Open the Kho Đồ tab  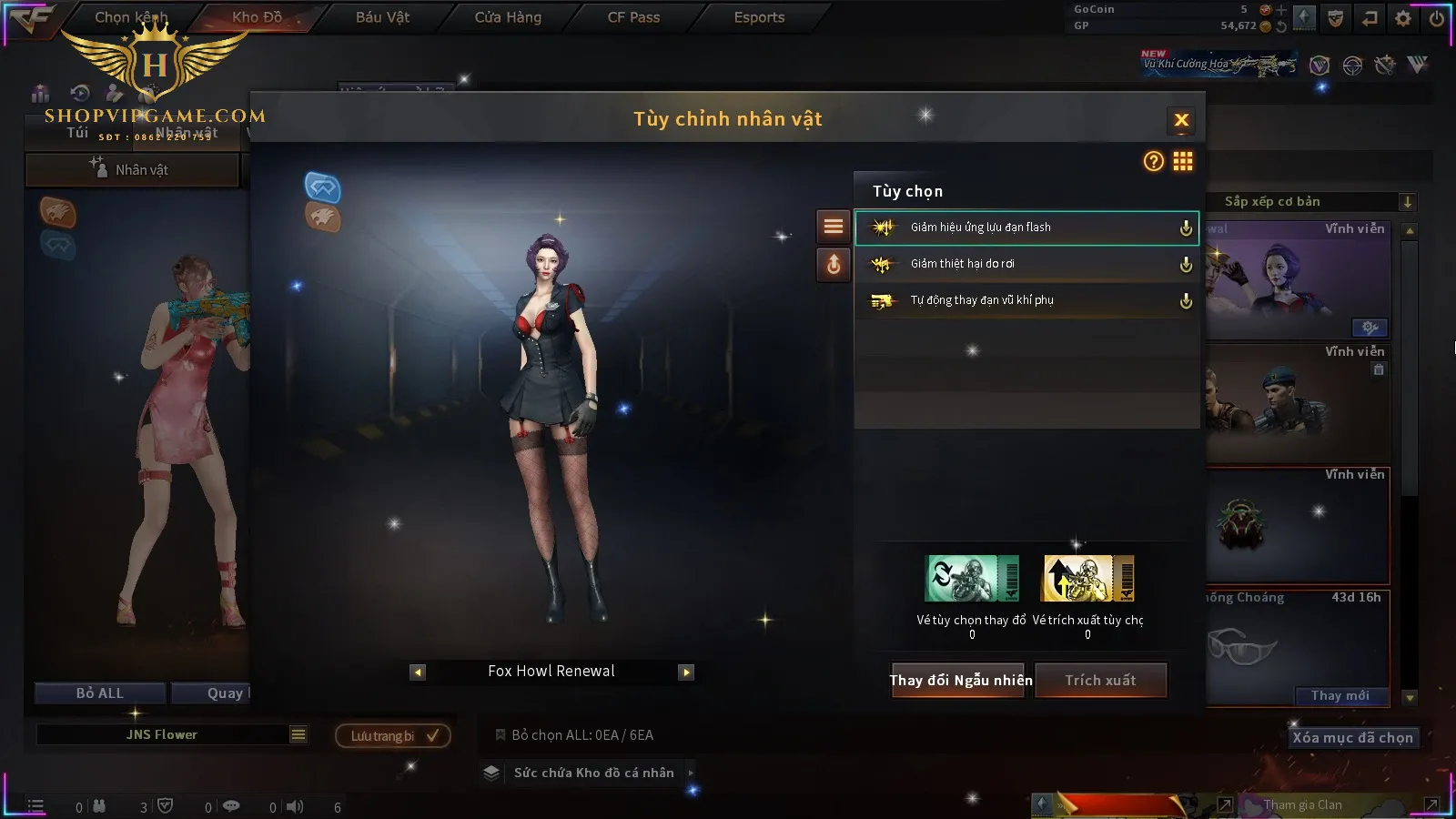tap(257, 17)
